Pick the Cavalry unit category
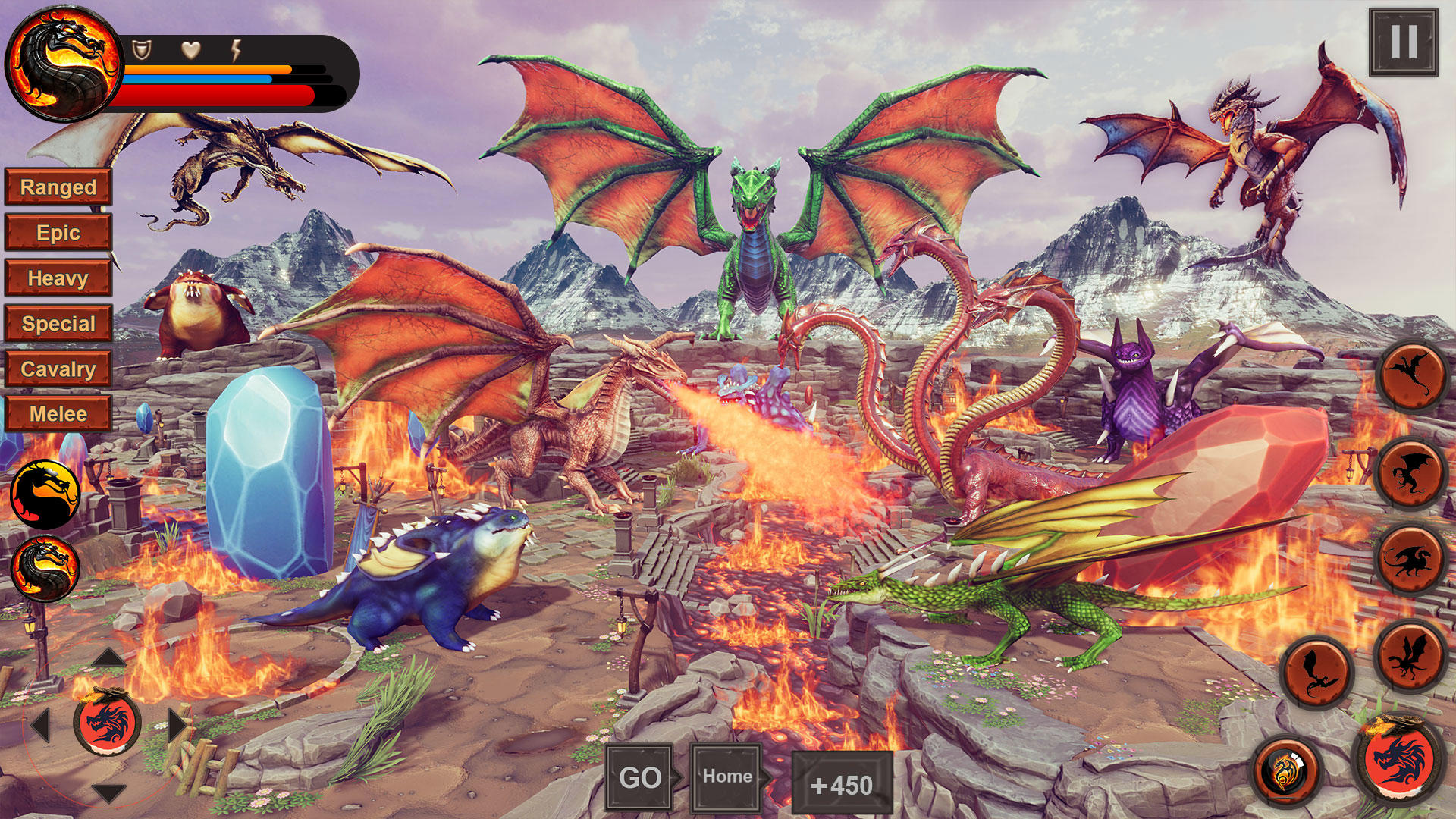 (58, 369)
